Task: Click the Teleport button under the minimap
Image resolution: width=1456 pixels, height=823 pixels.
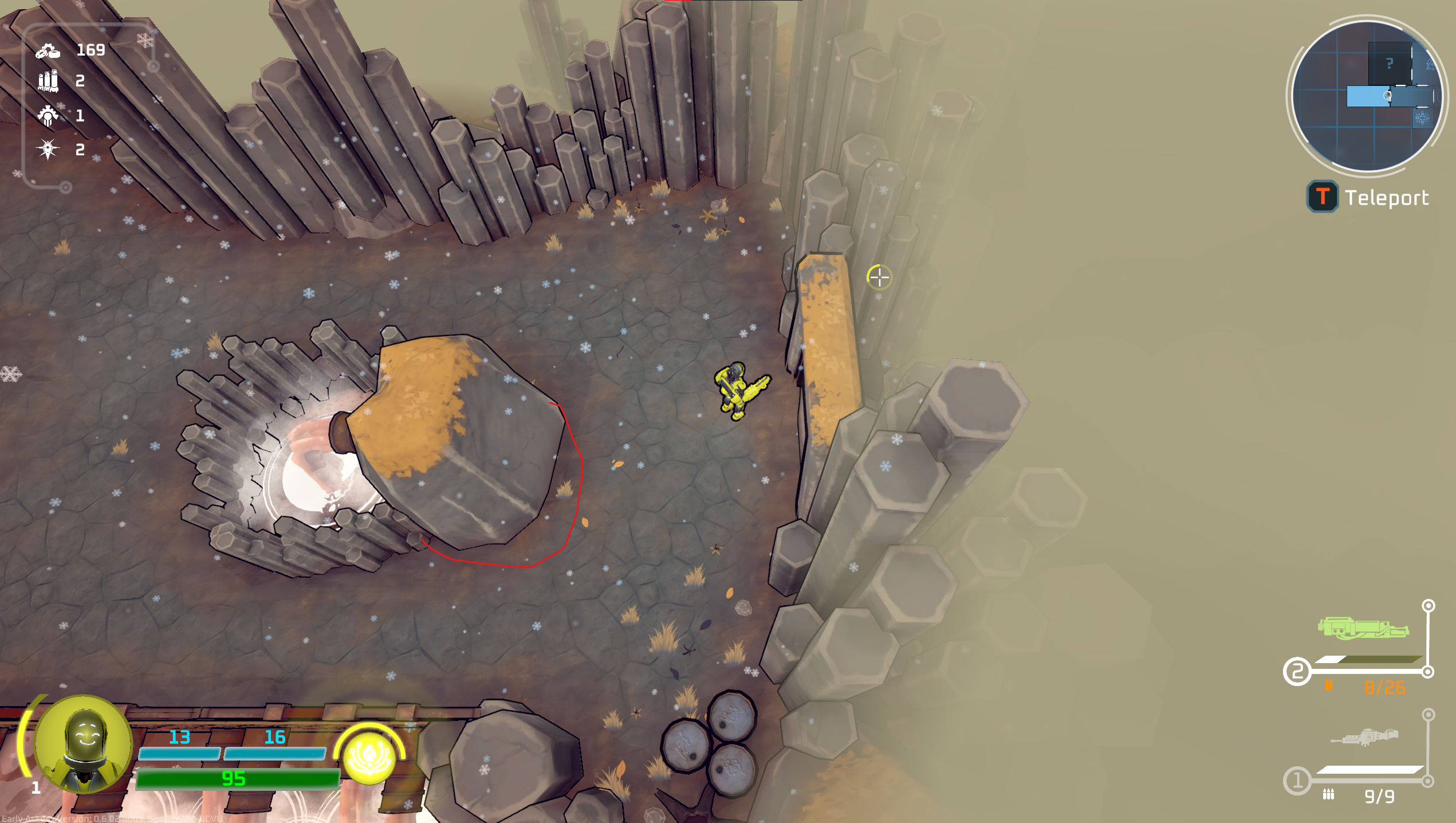Action: (1368, 197)
